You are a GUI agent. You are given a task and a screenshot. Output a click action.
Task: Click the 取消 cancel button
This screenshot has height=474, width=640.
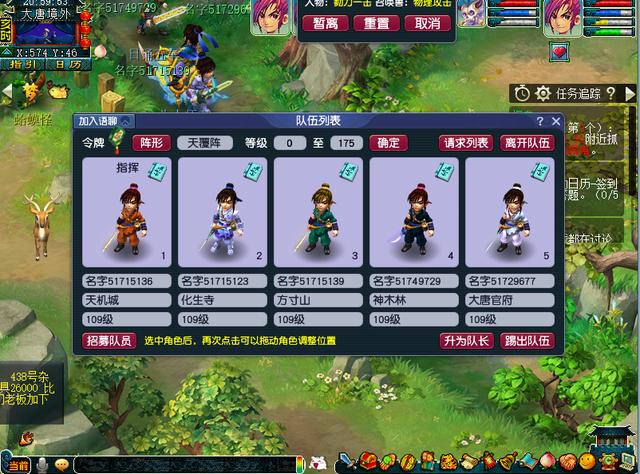pyautogui.click(x=427, y=23)
